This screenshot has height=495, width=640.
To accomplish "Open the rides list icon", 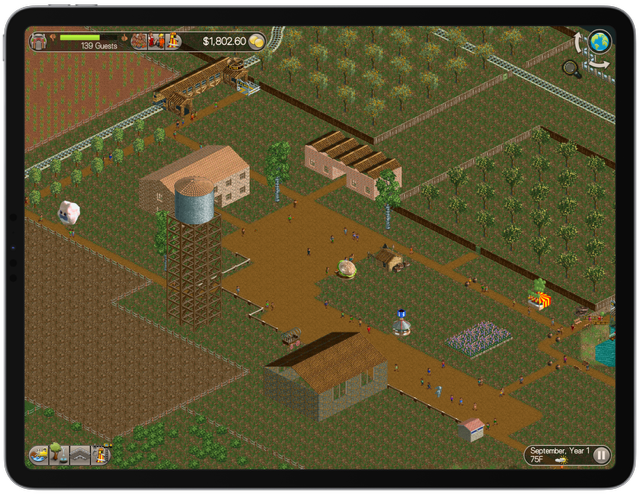I will tap(139, 41).
